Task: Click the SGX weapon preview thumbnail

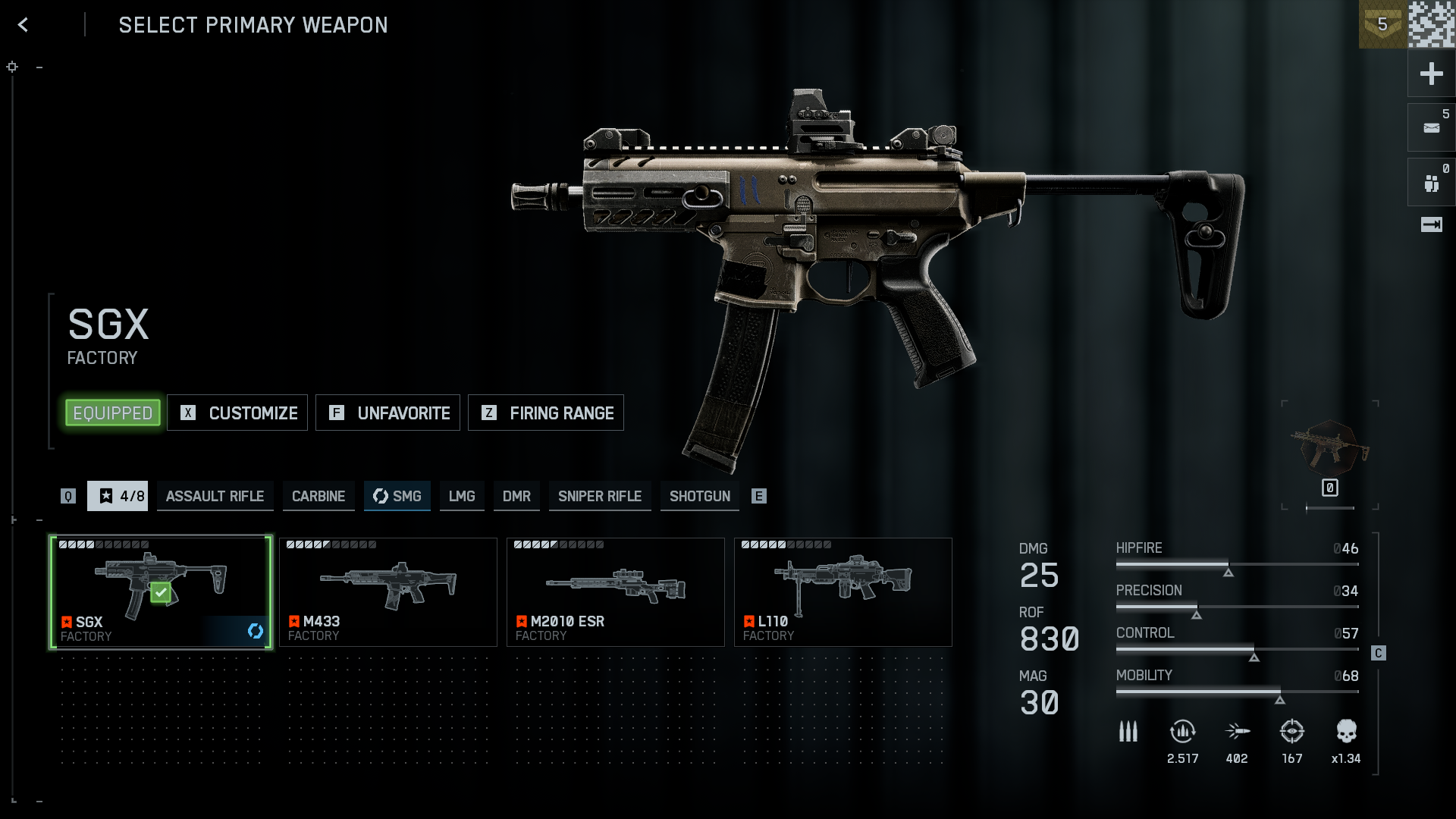Action: 1329,449
